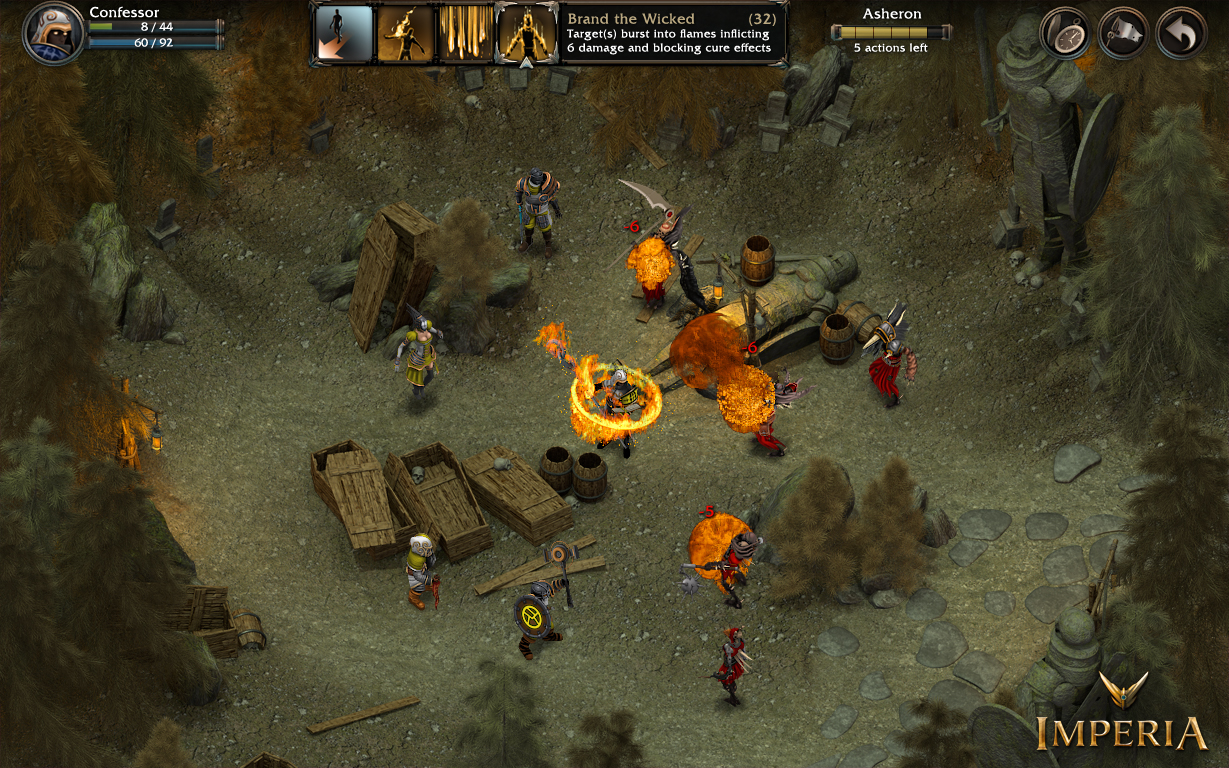
Task: Click the white flag button
Action: tap(1123, 34)
